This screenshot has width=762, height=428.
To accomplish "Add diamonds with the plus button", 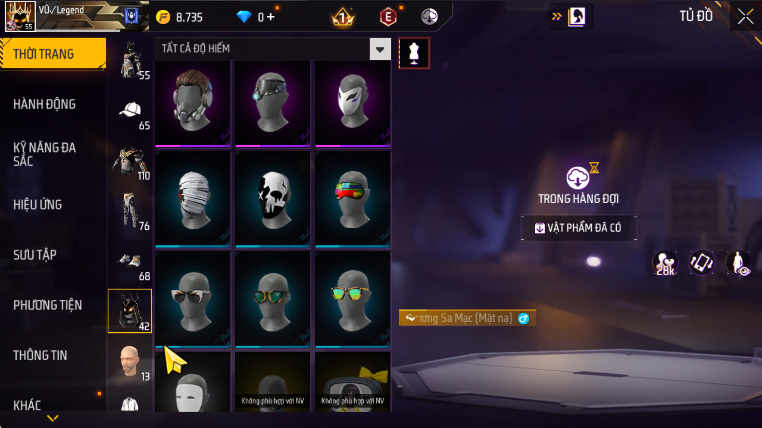I will [270, 17].
